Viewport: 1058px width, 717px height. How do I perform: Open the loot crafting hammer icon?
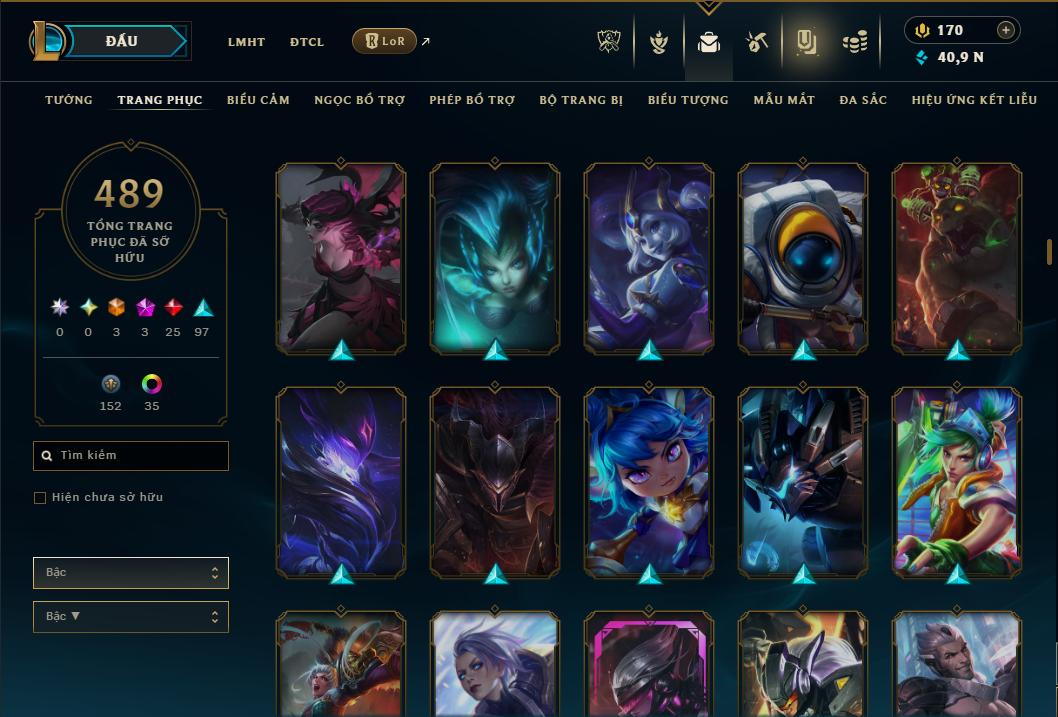point(756,42)
